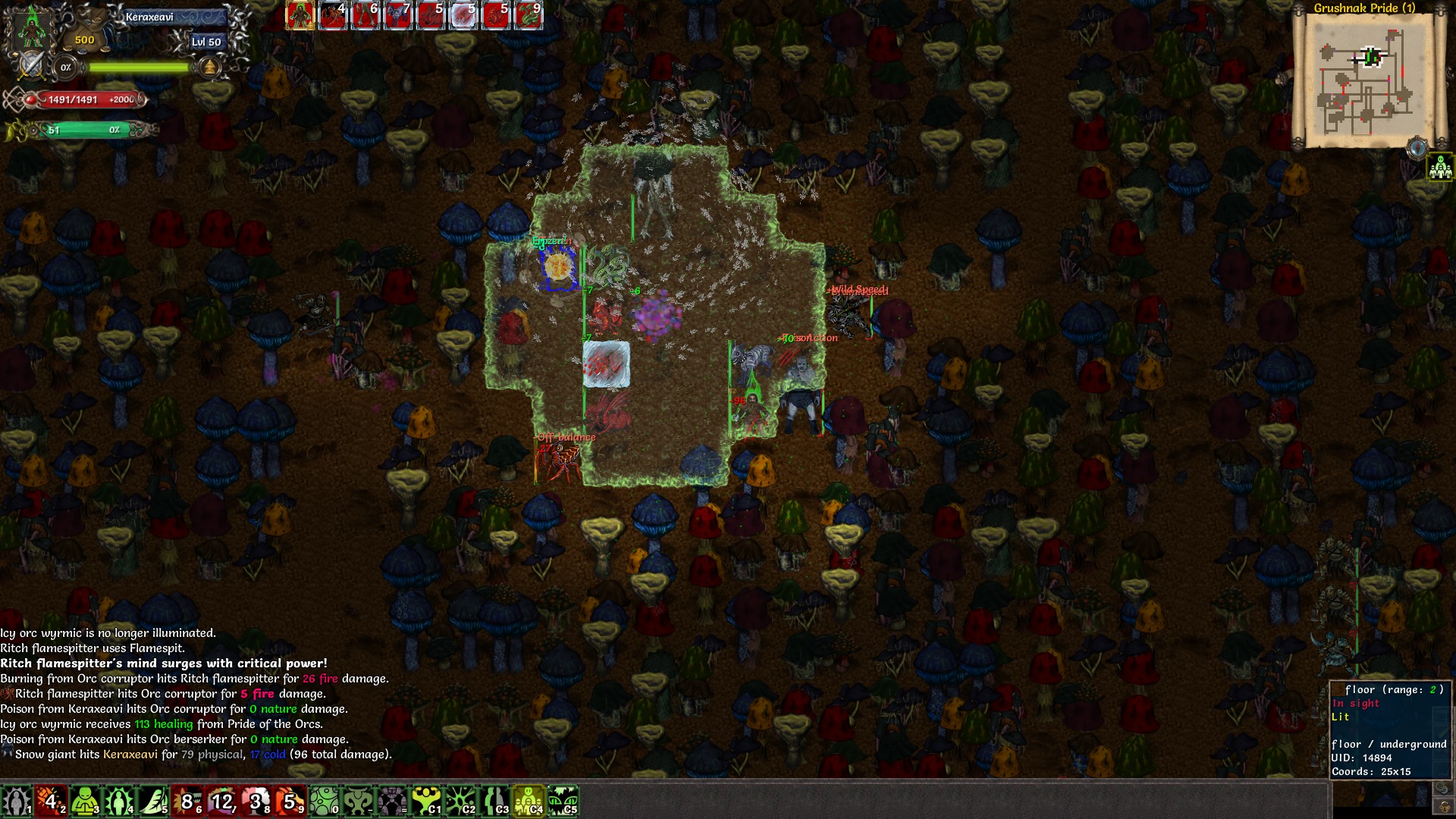1456x819 pixels.
Task: Click the Lvl 50 label
Action: [206, 42]
